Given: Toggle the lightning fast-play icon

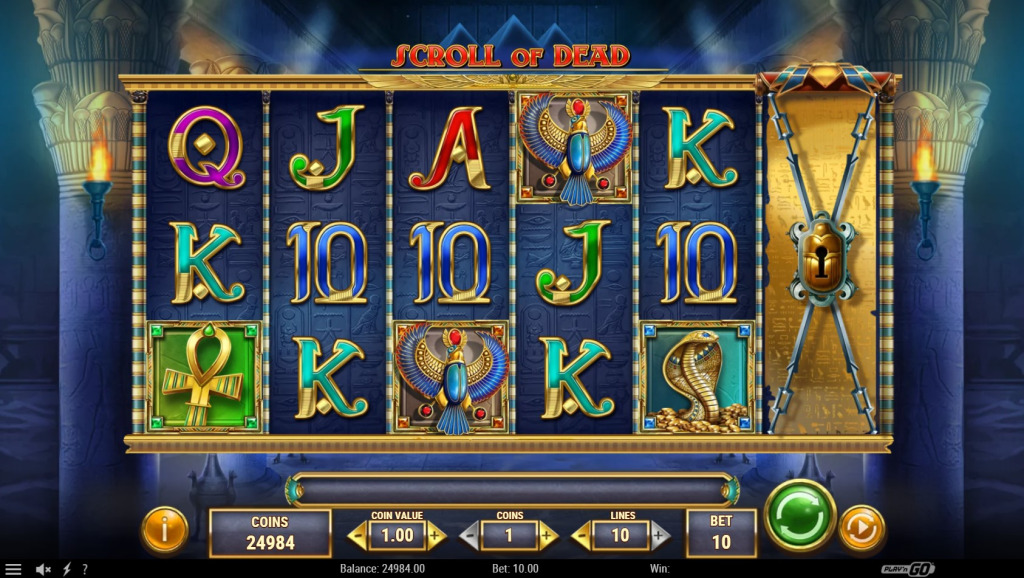Looking at the screenshot, I should pyautogui.click(x=67, y=569).
